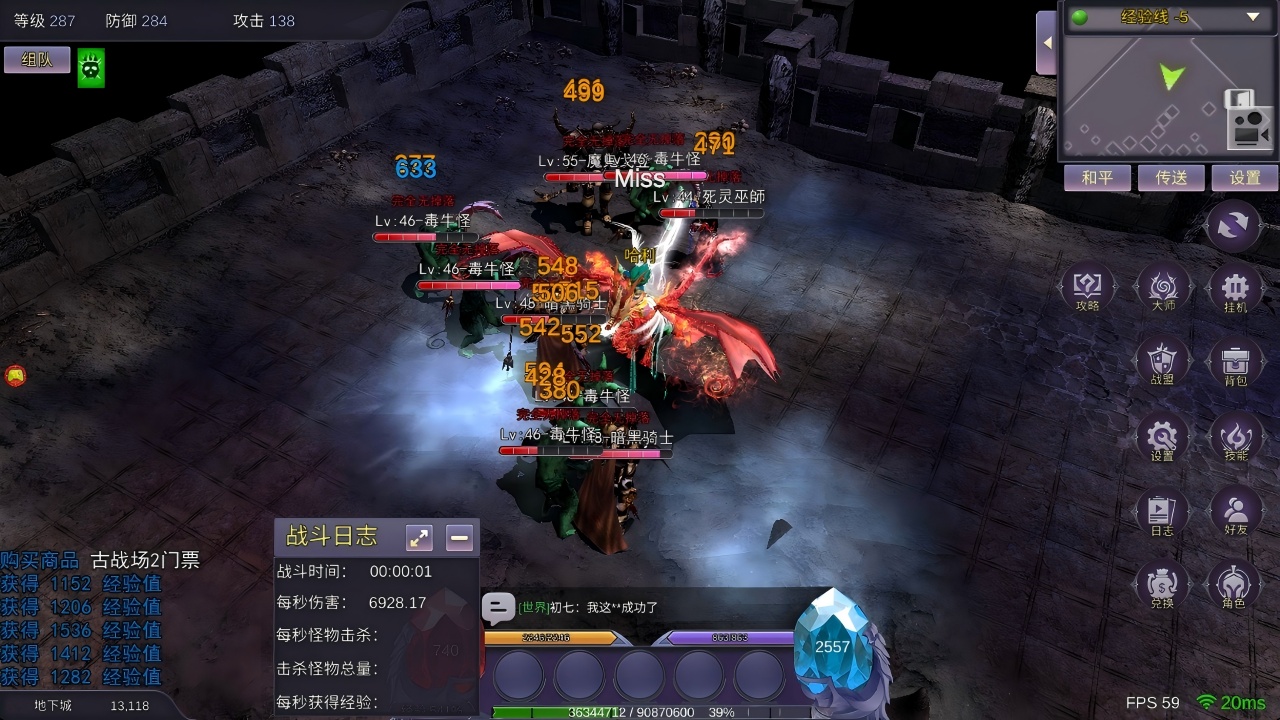Click the minimap
This screenshot has width=1280, height=720.
1150,95
